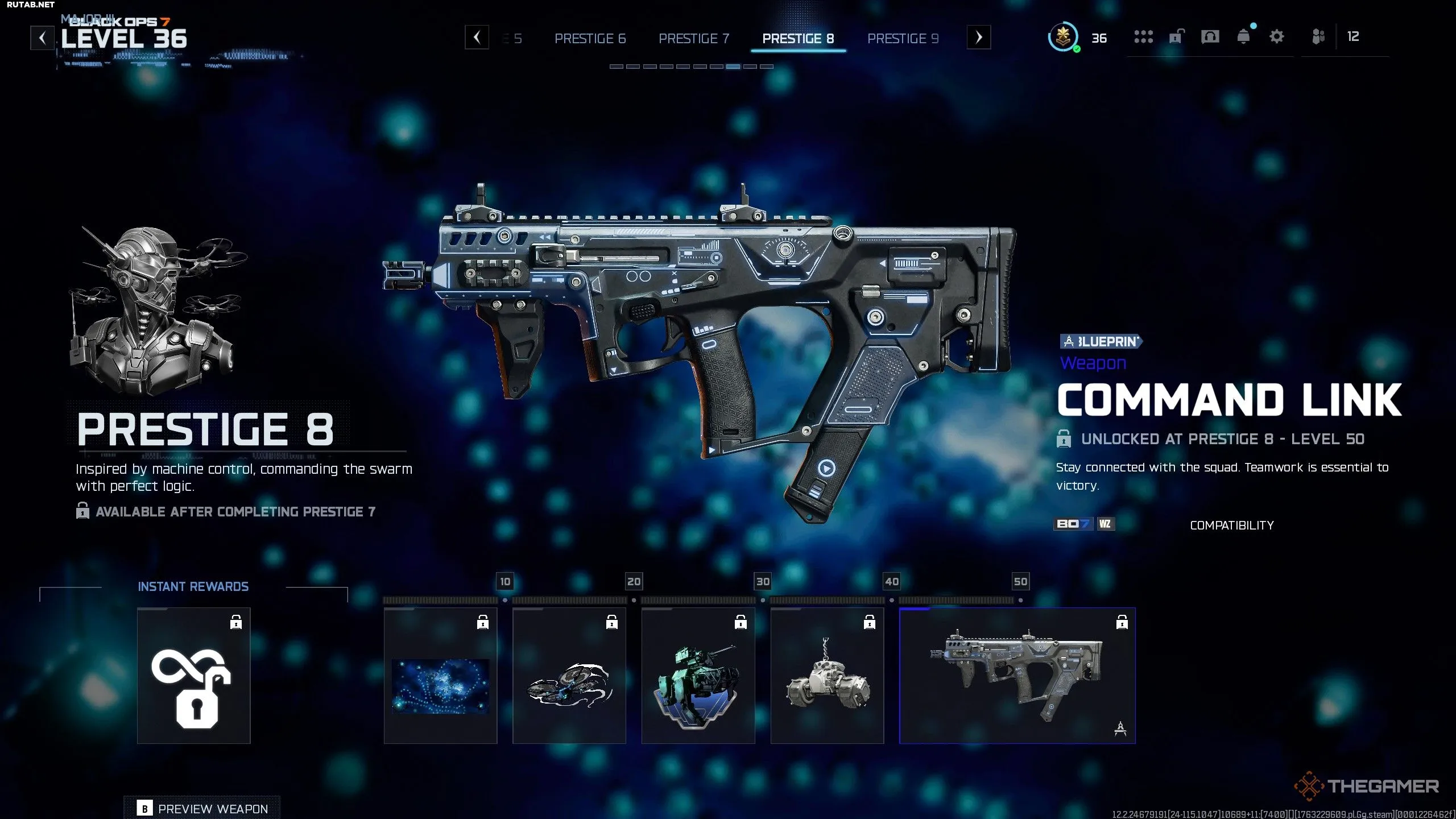
Task: Select the permanent unlock instant reward
Action: tap(193, 675)
